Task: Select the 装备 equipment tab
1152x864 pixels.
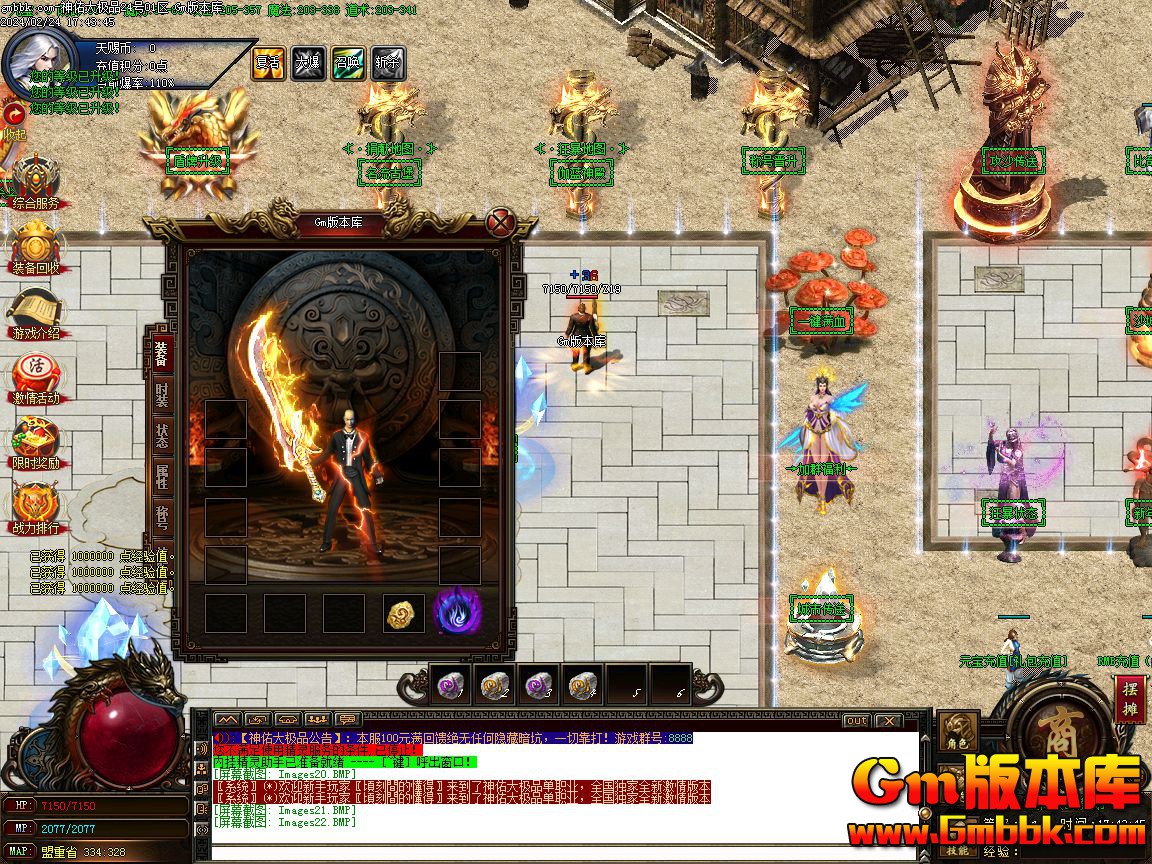Action: [x=162, y=352]
